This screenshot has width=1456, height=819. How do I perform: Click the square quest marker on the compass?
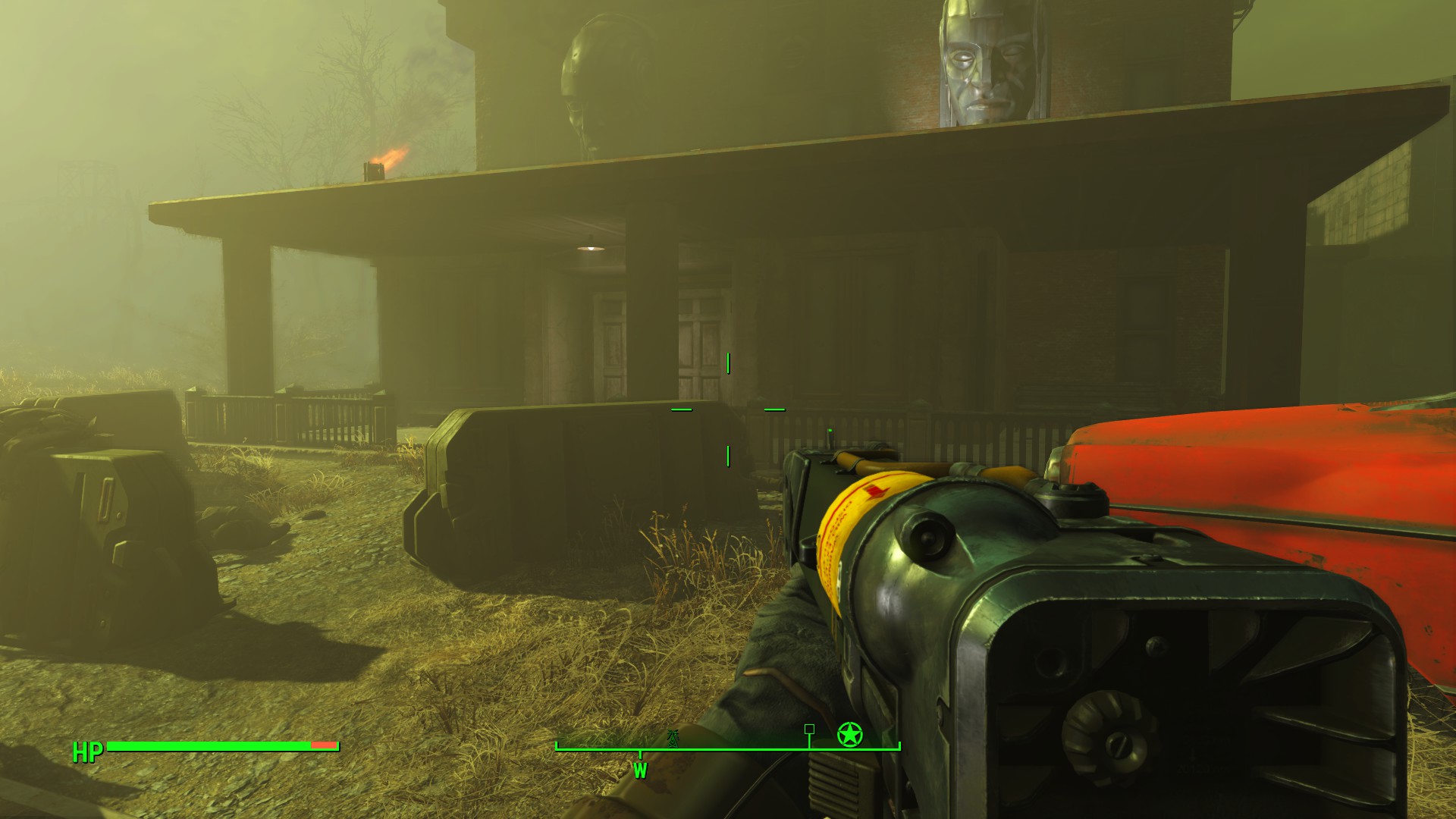(x=809, y=729)
